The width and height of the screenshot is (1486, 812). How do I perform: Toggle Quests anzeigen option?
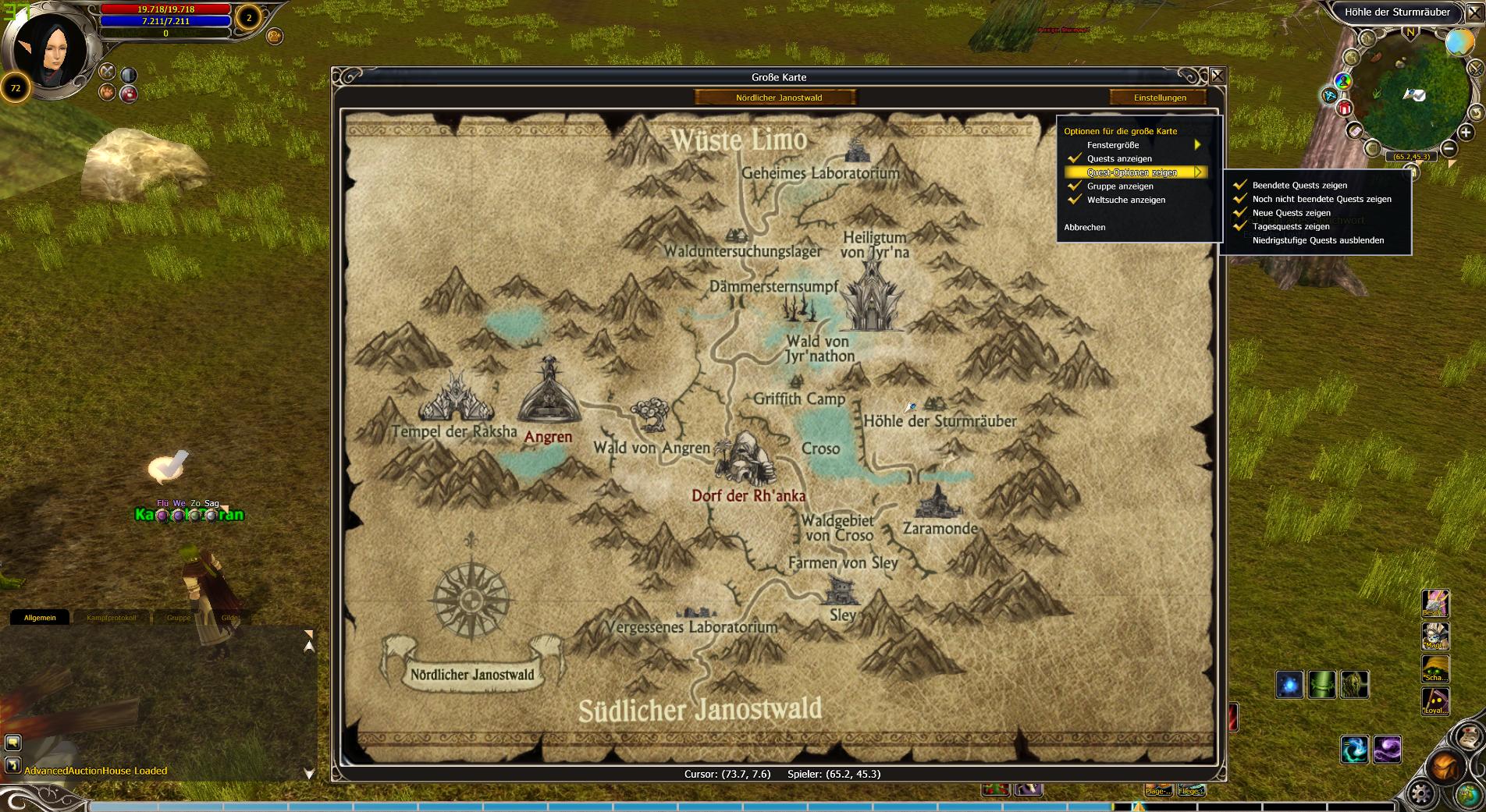pyautogui.click(x=1119, y=158)
